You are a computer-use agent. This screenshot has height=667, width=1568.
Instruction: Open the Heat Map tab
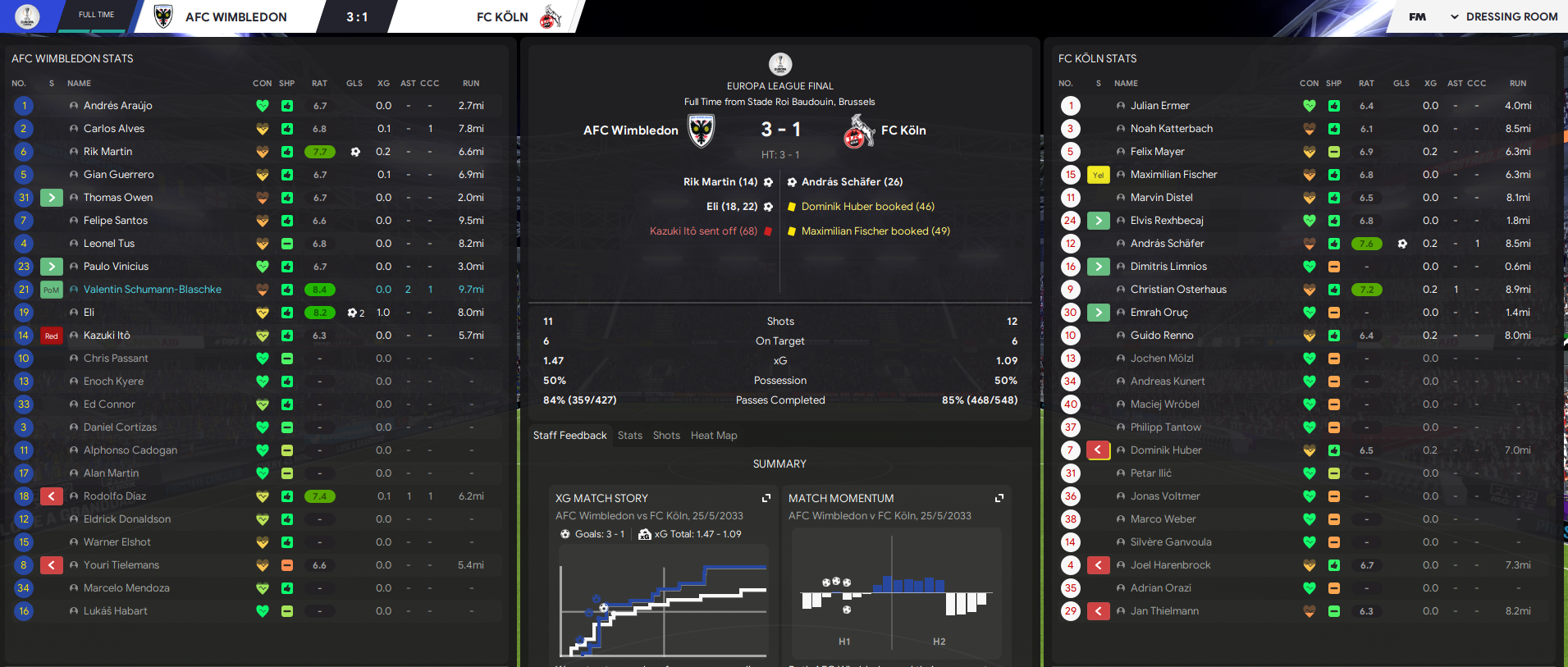click(x=713, y=435)
